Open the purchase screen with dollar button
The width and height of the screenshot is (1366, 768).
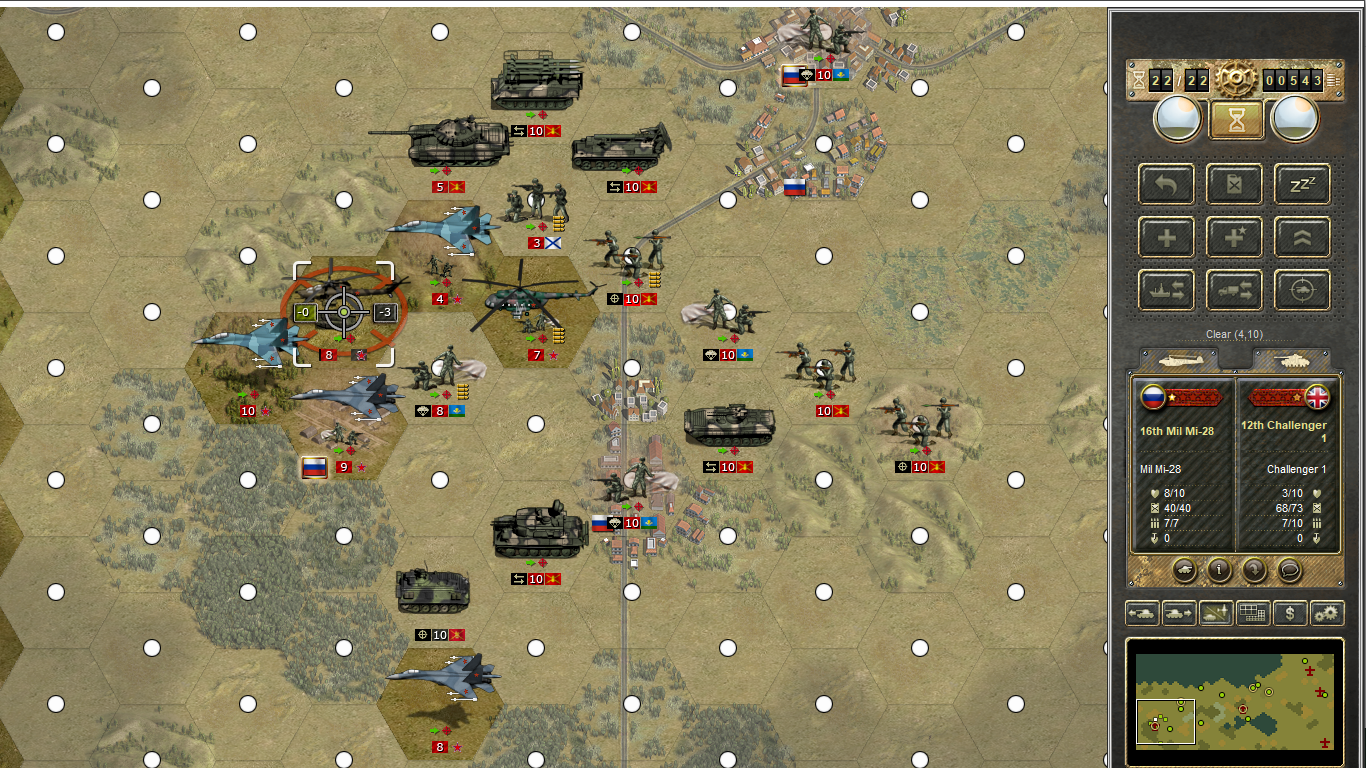tap(1290, 613)
